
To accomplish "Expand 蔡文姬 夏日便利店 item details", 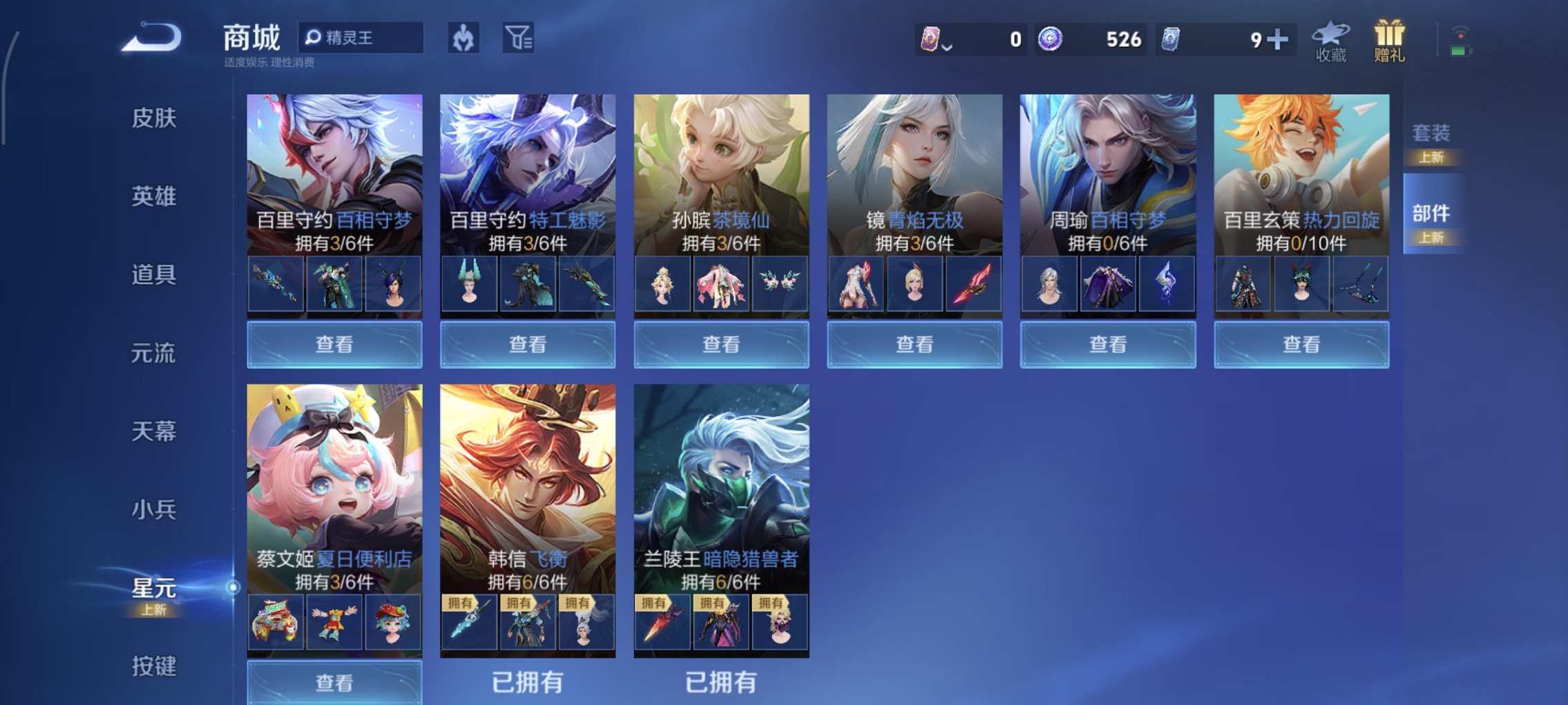I will 334,679.
